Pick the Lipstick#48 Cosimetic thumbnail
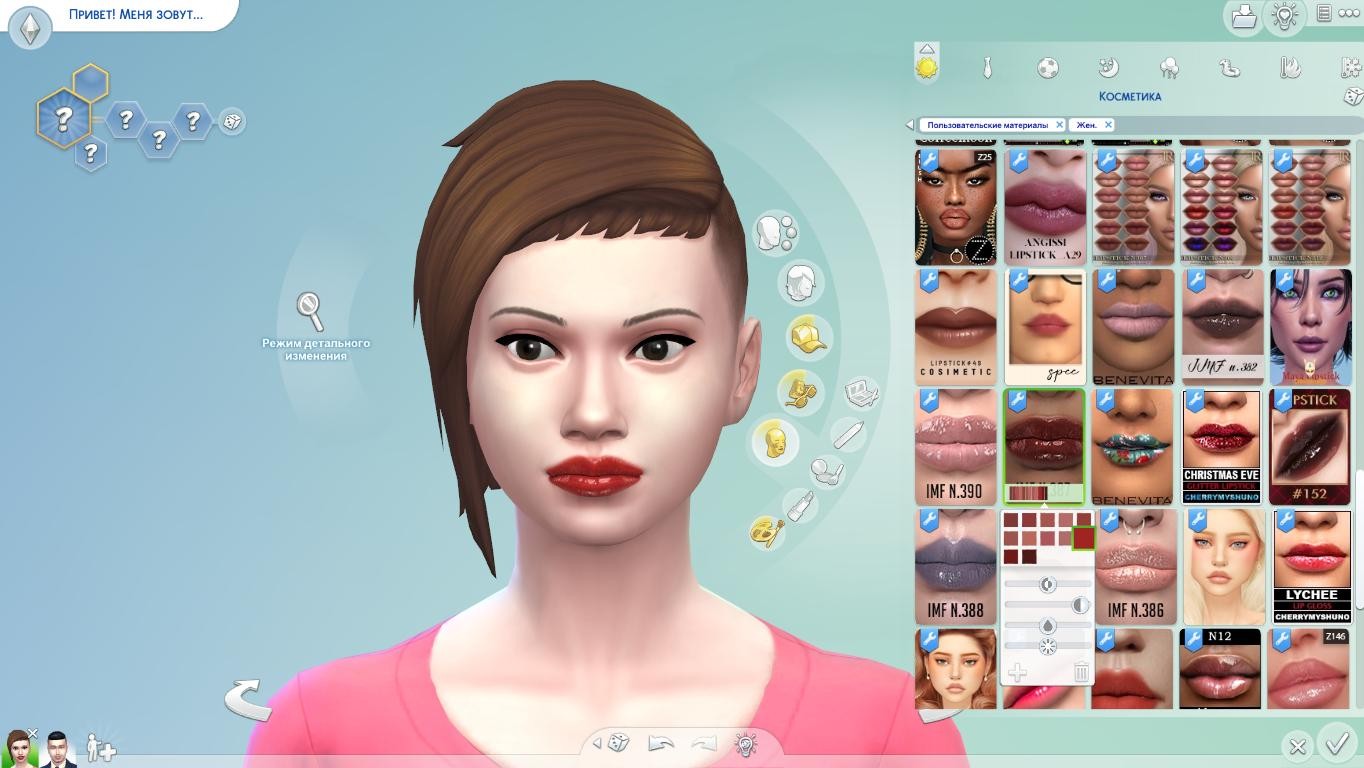Viewport: 1364px width, 768px height. click(955, 326)
